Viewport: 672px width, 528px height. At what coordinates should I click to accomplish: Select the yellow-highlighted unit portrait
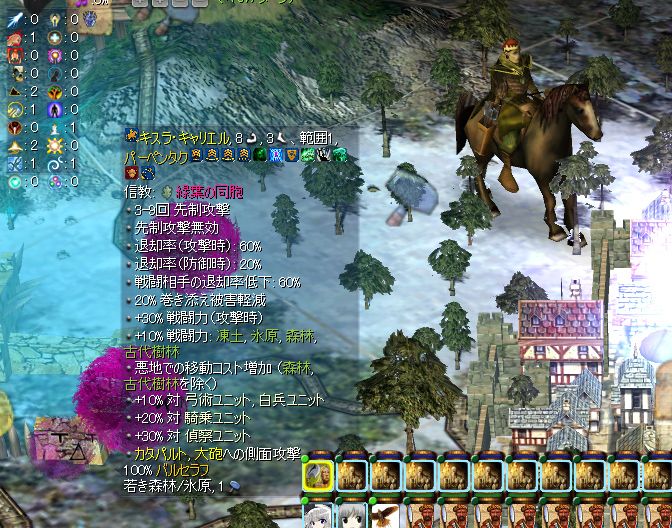pyautogui.click(x=318, y=475)
